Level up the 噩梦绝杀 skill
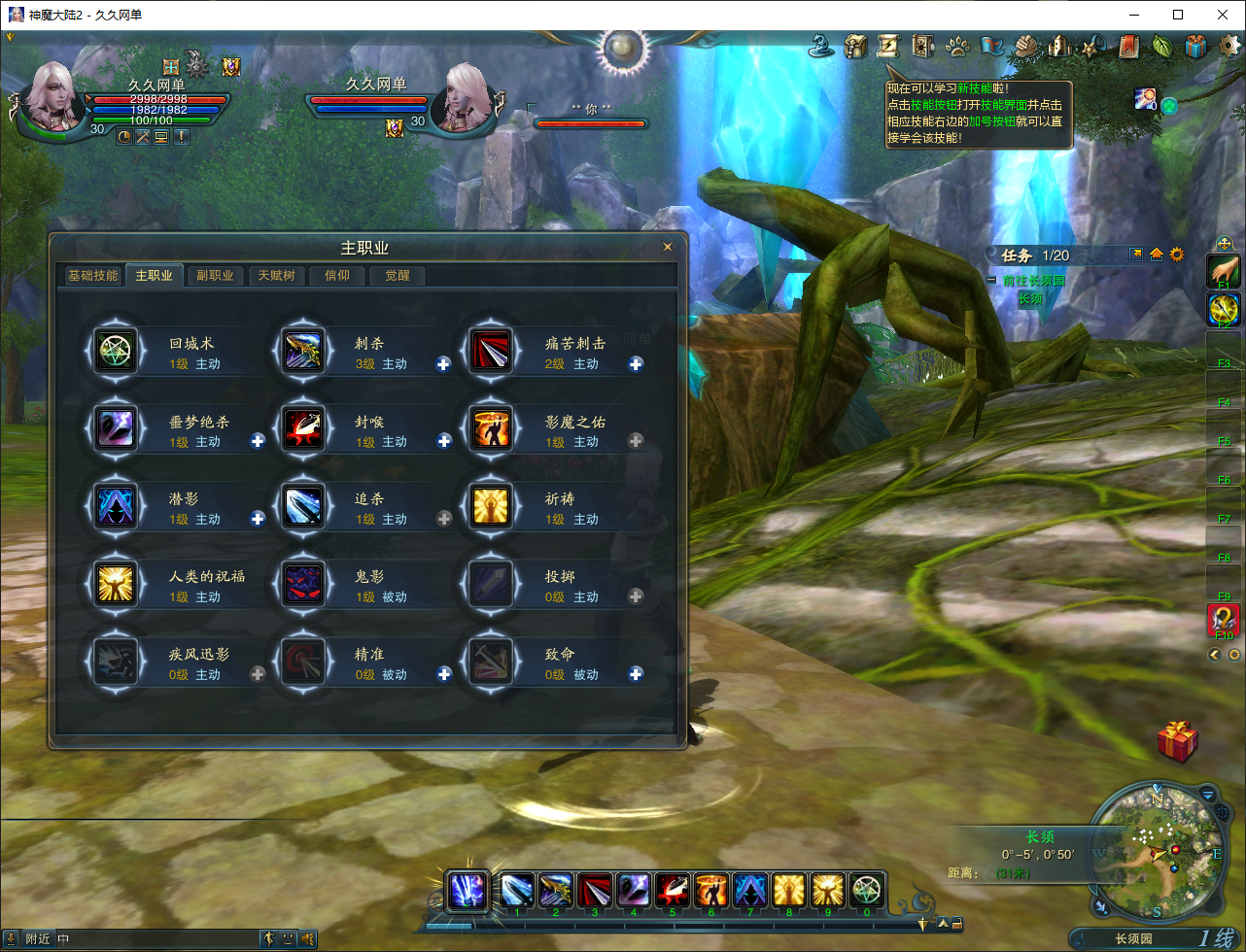Viewport: 1246px width, 952px height. coord(258,442)
